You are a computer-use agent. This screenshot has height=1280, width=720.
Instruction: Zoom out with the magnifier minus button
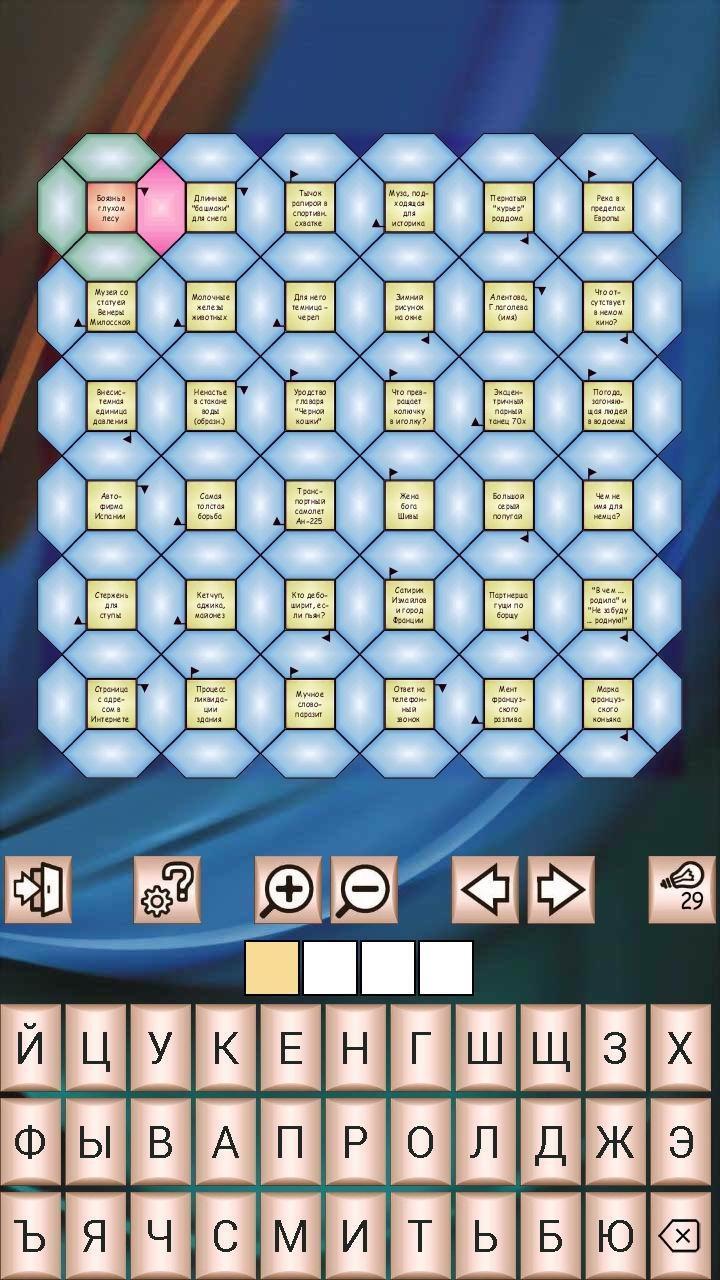pos(364,889)
